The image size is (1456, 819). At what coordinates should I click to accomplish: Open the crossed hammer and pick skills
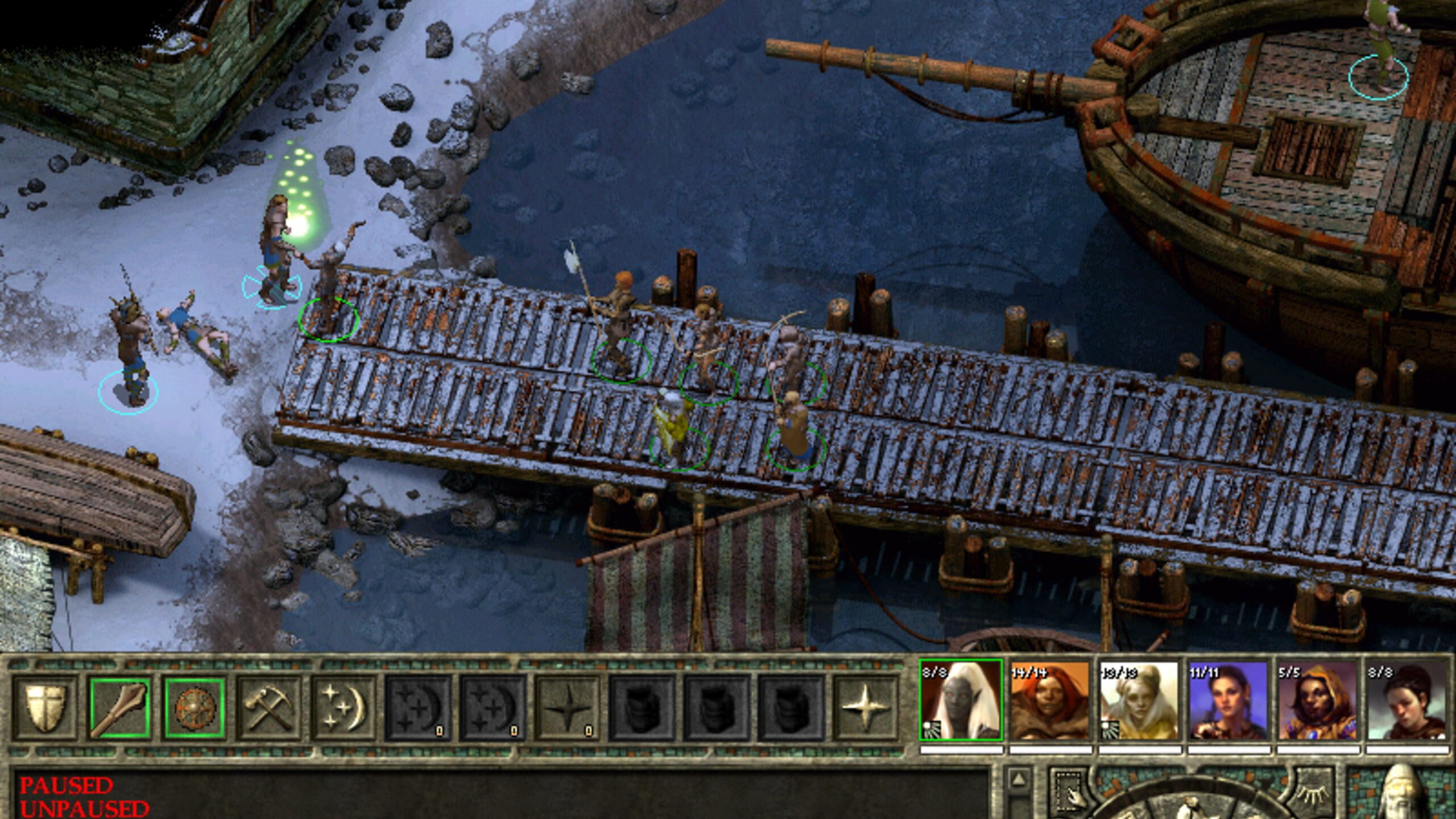(x=269, y=708)
